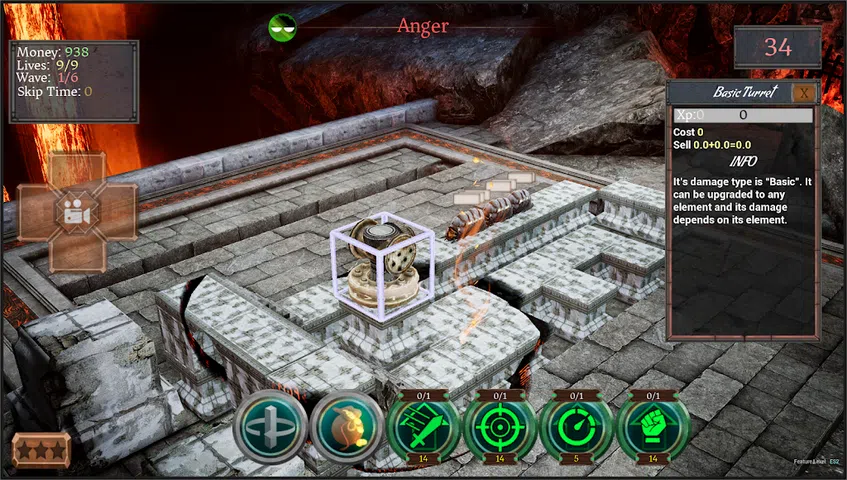The image size is (847, 480).
Task: Click the camera icon in the view pad
Action: point(76,212)
